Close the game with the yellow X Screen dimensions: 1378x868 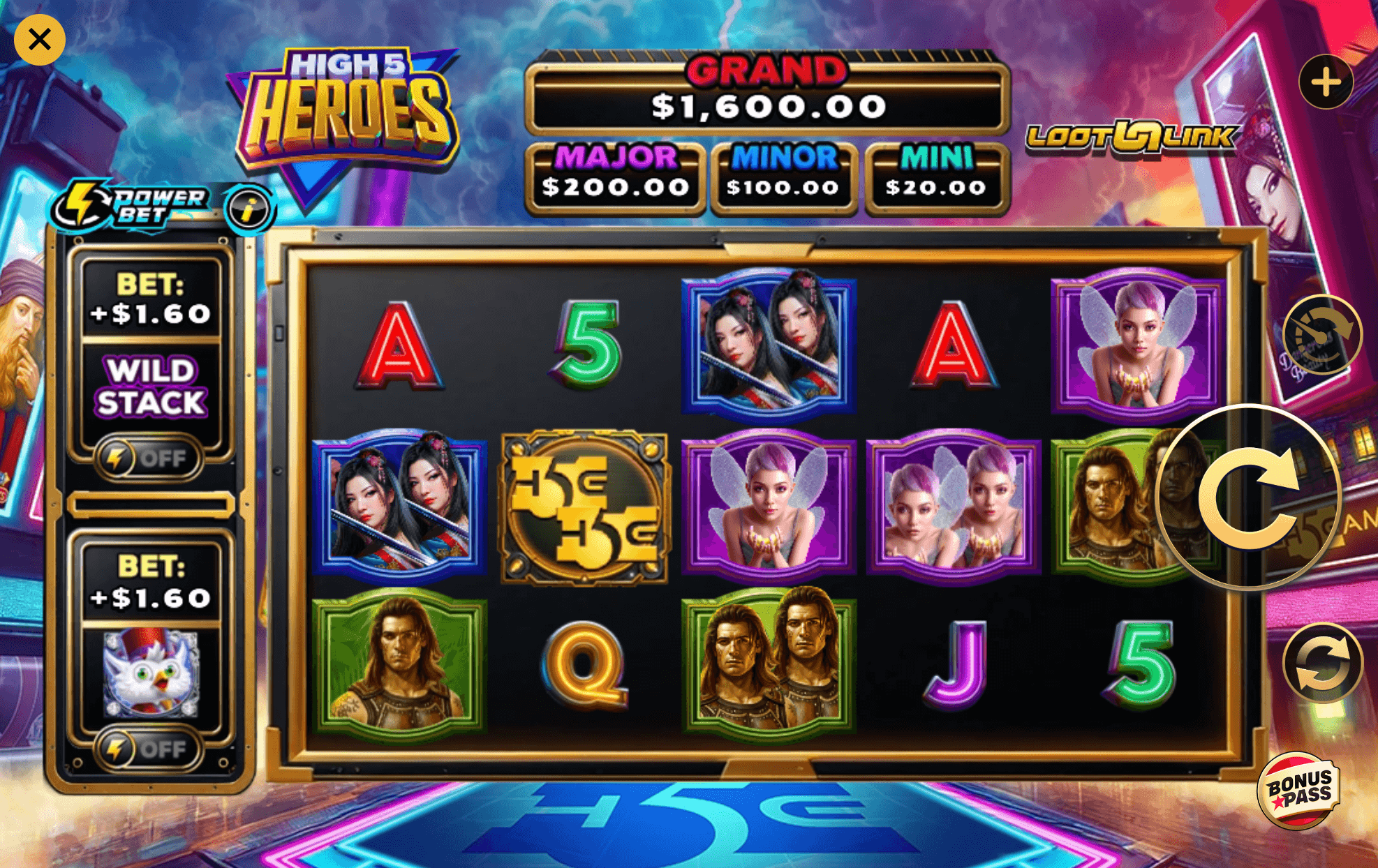(40, 40)
